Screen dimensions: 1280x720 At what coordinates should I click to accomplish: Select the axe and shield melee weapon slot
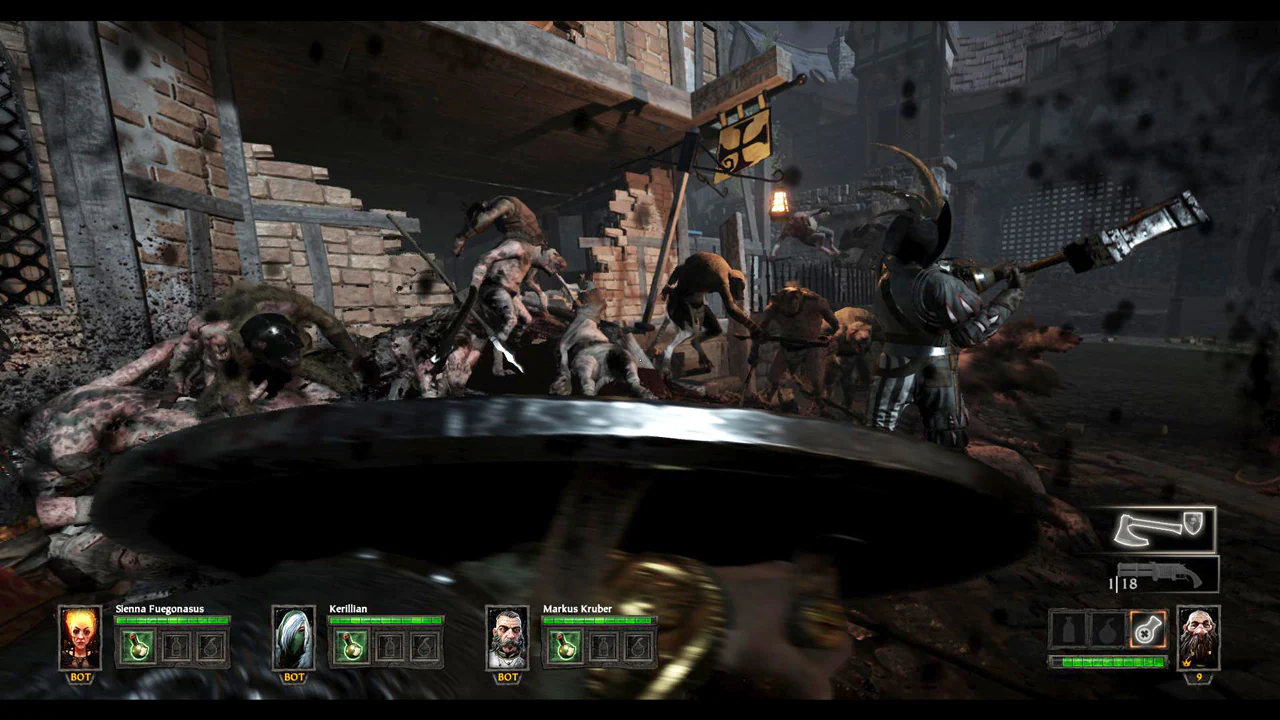[x=1160, y=528]
